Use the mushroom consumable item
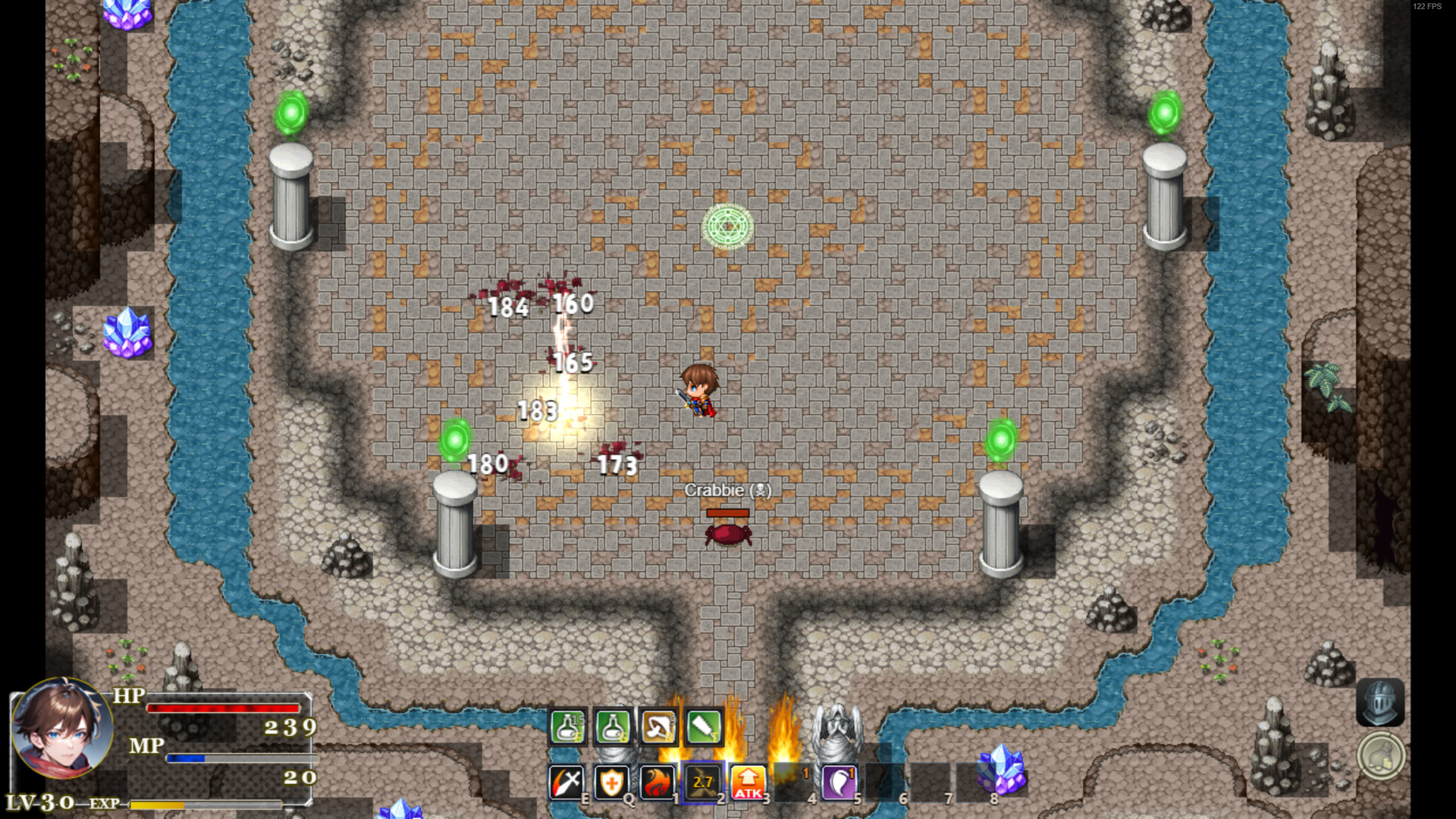Viewport: 1456px width, 819px height. click(658, 728)
